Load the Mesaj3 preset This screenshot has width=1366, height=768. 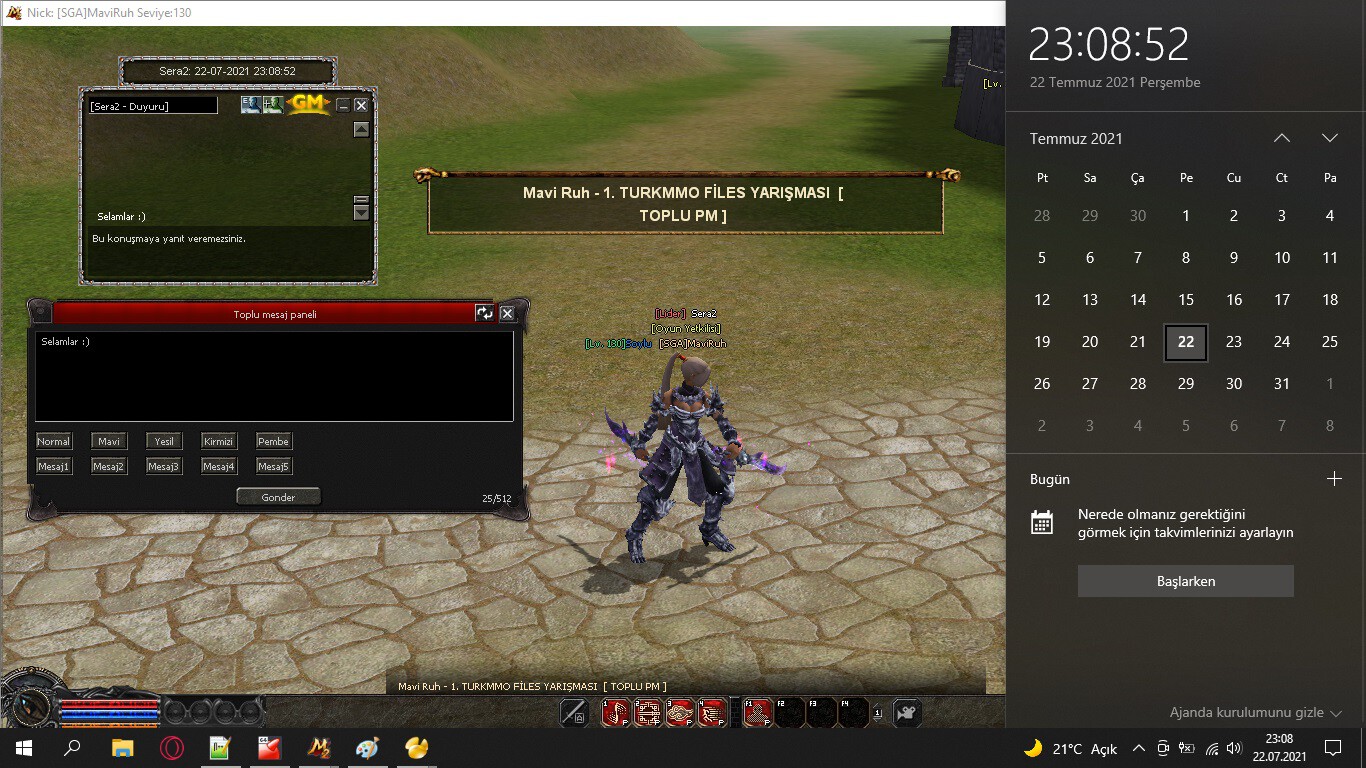(x=164, y=466)
